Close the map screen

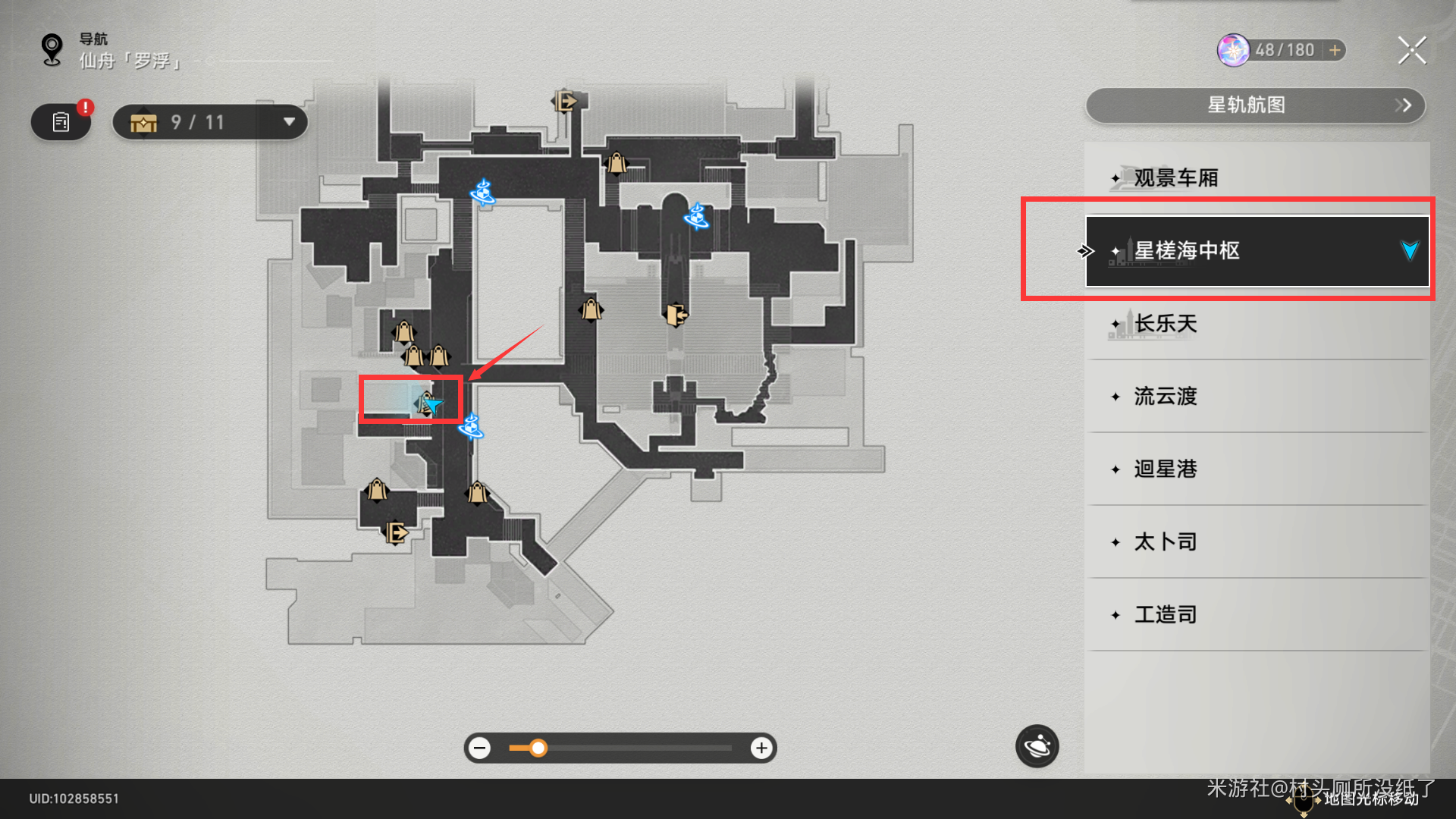click(1412, 51)
